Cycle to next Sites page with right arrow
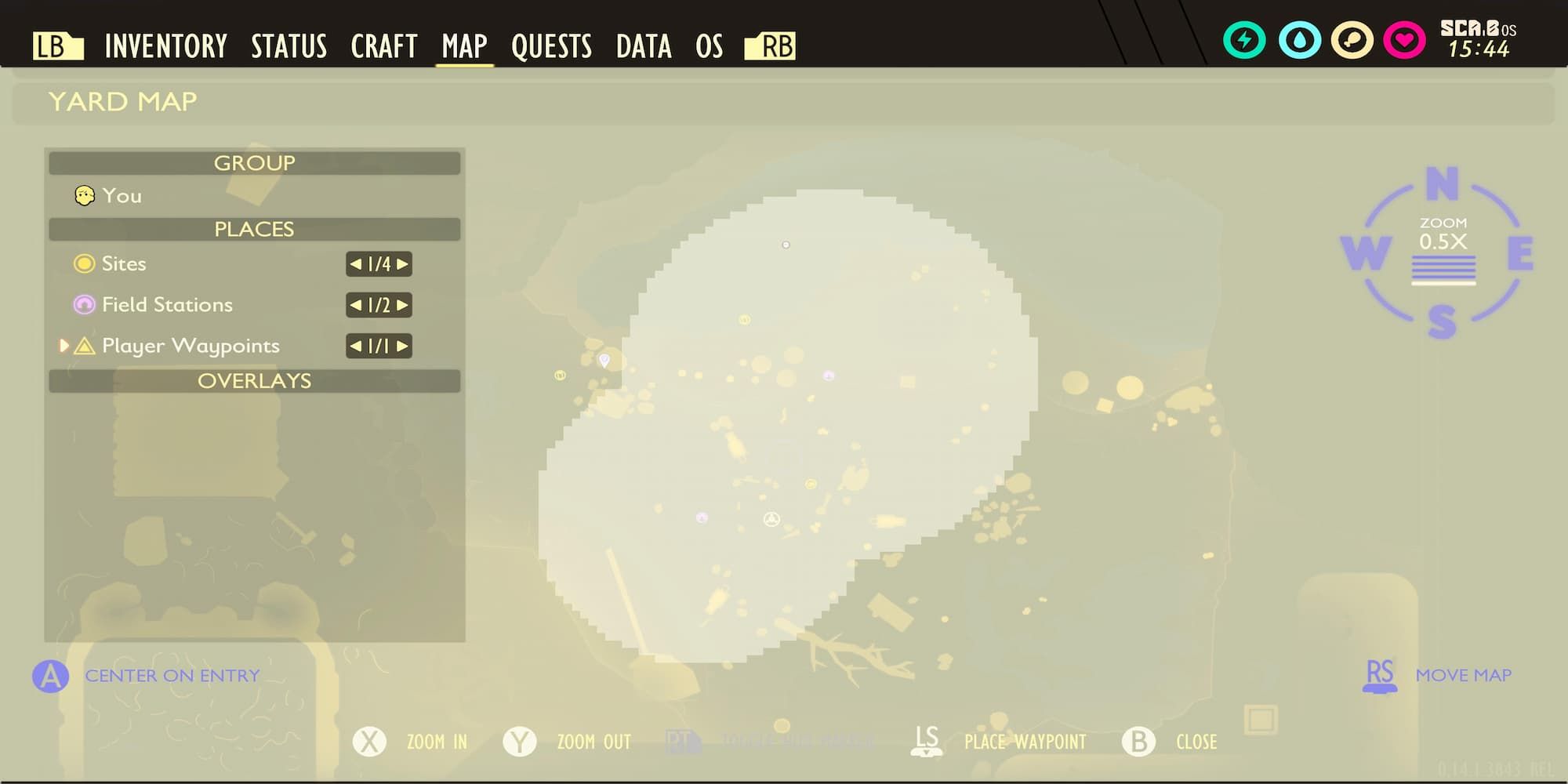Viewport: 1568px width, 784px height. pos(401,265)
